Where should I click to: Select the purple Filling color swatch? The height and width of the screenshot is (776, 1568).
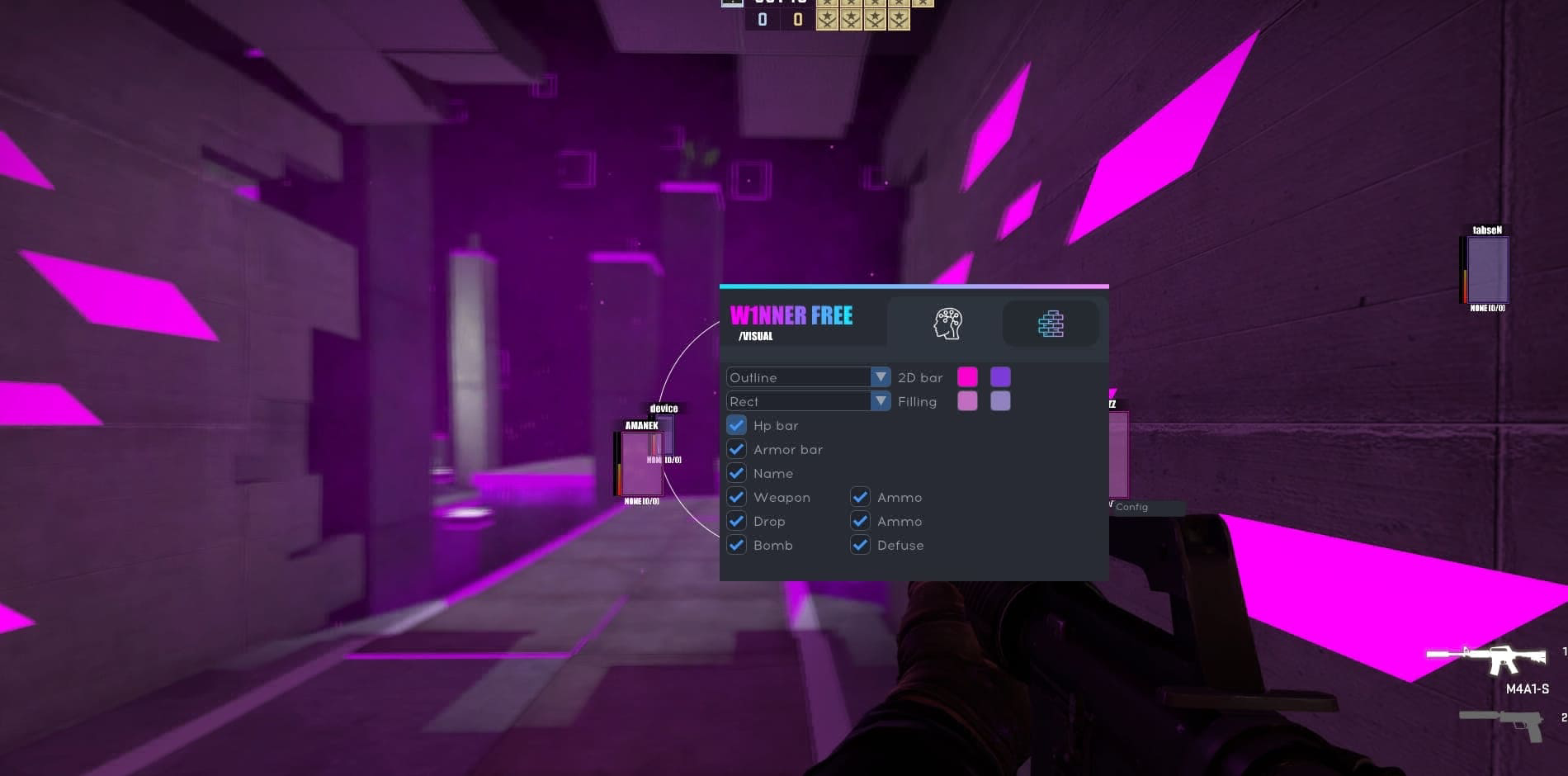coord(999,401)
